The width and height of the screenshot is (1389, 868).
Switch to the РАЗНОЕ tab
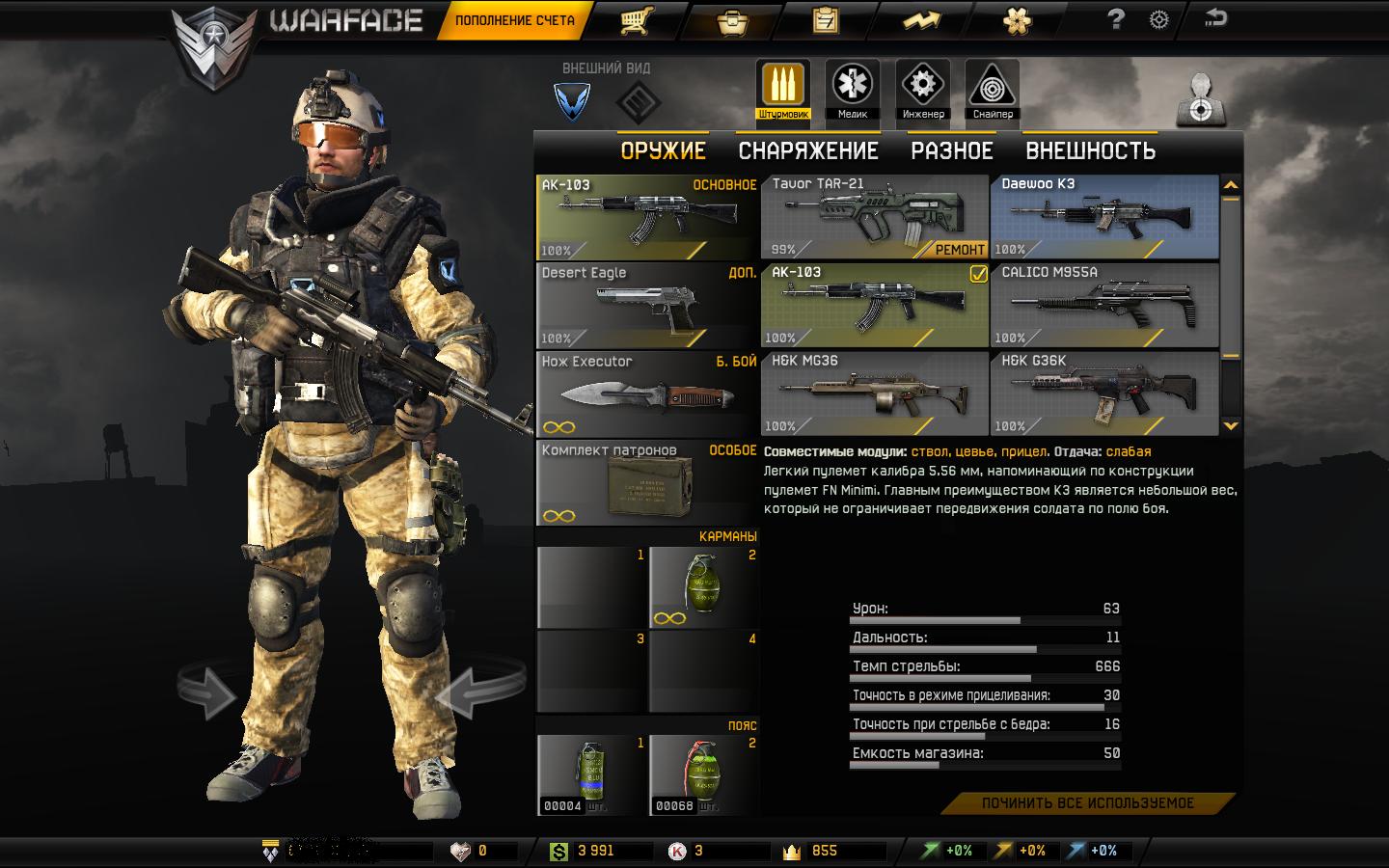coord(952,151)
